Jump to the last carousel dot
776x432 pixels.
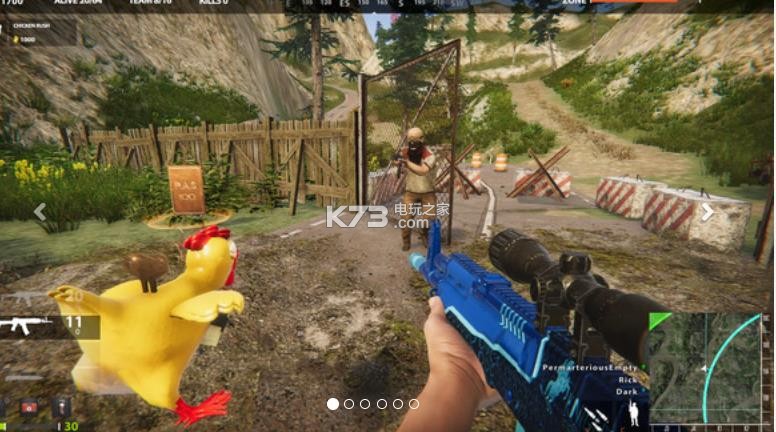coord(414,404)
